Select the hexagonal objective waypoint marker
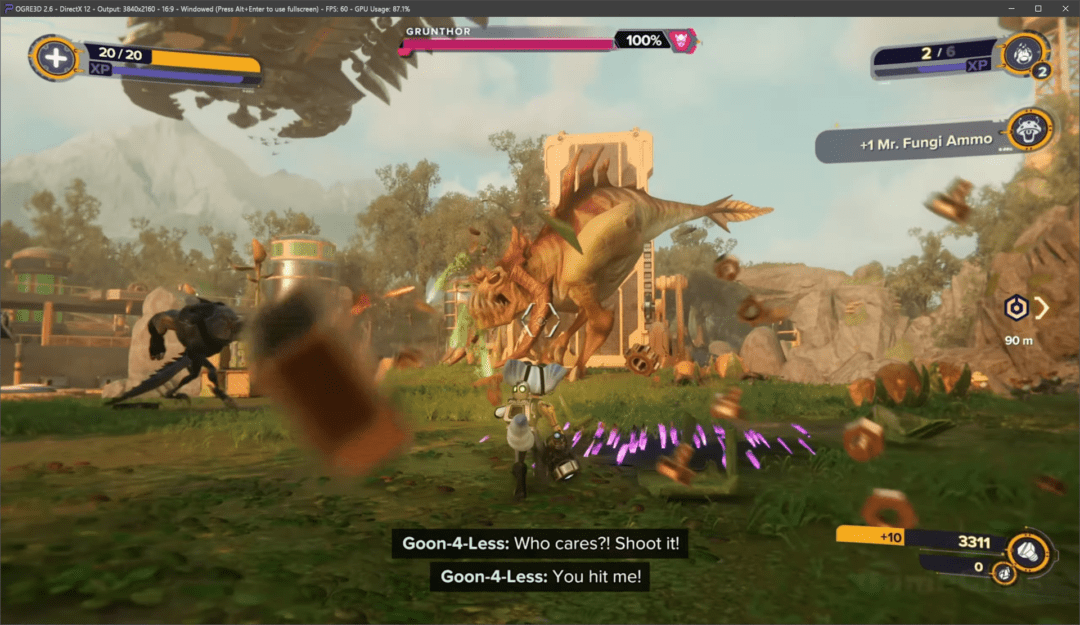 point(1017,308)
